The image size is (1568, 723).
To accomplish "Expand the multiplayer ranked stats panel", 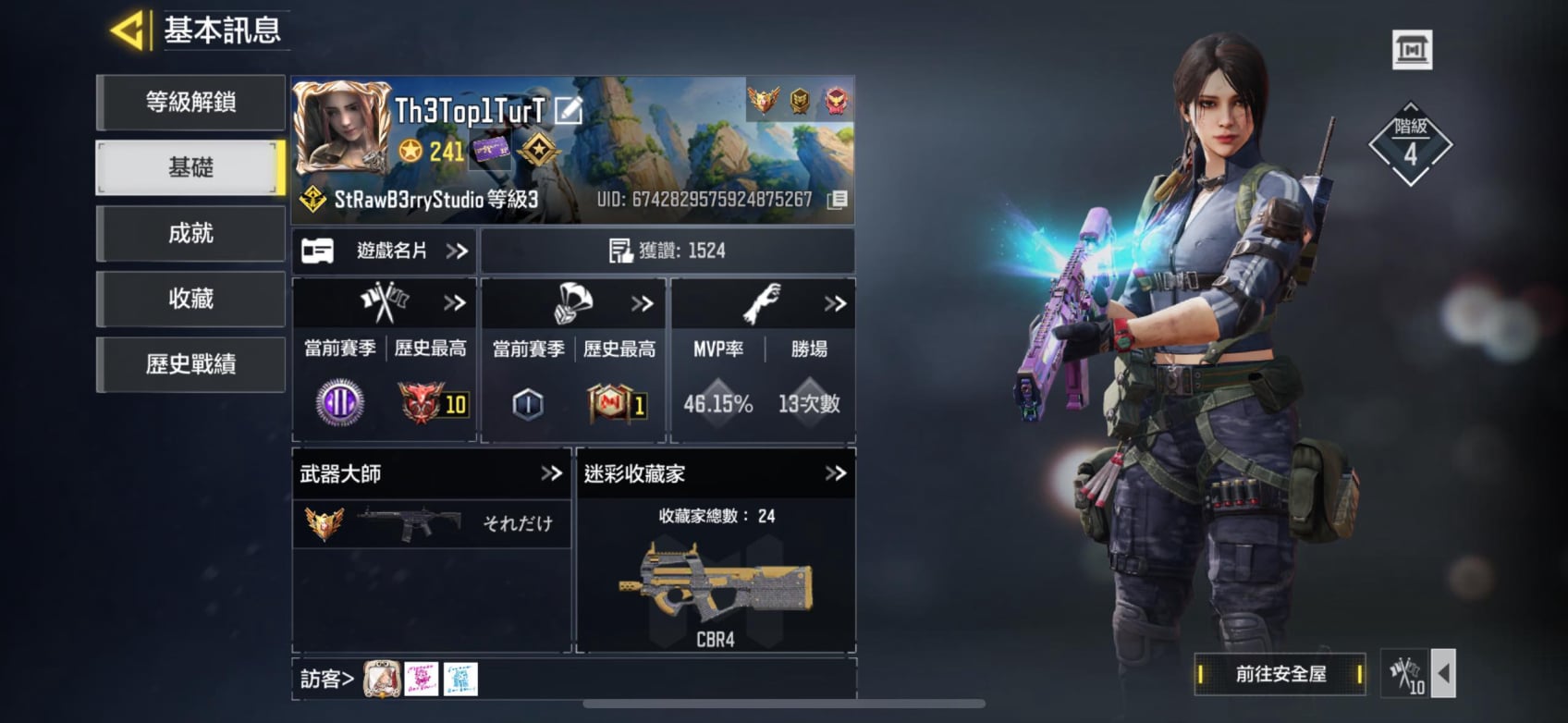I will pyautogui.click(x=453, y=303).
